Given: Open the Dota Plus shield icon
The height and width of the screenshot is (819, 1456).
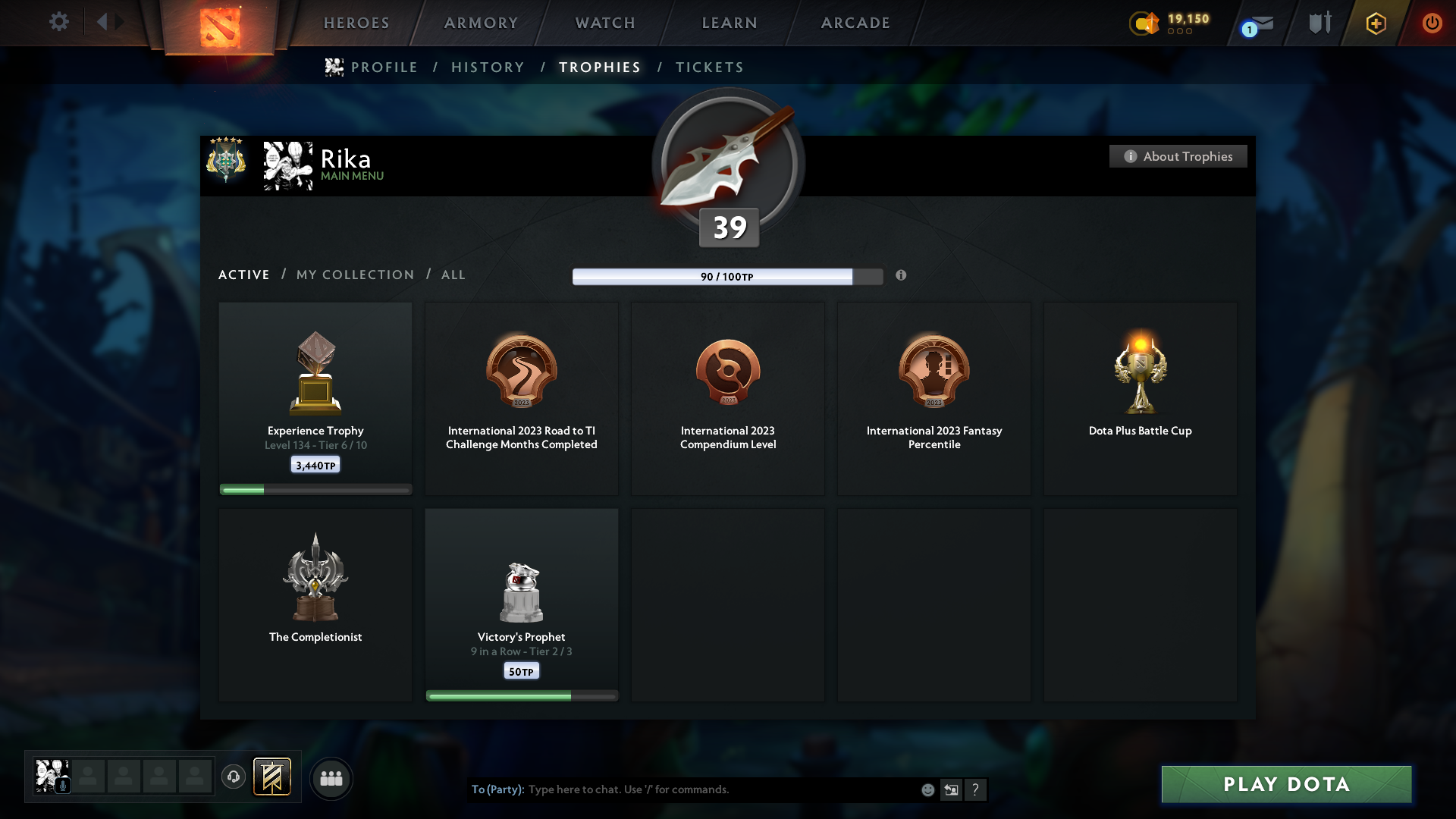Looking at the screenshot, I should [1375, 23].
